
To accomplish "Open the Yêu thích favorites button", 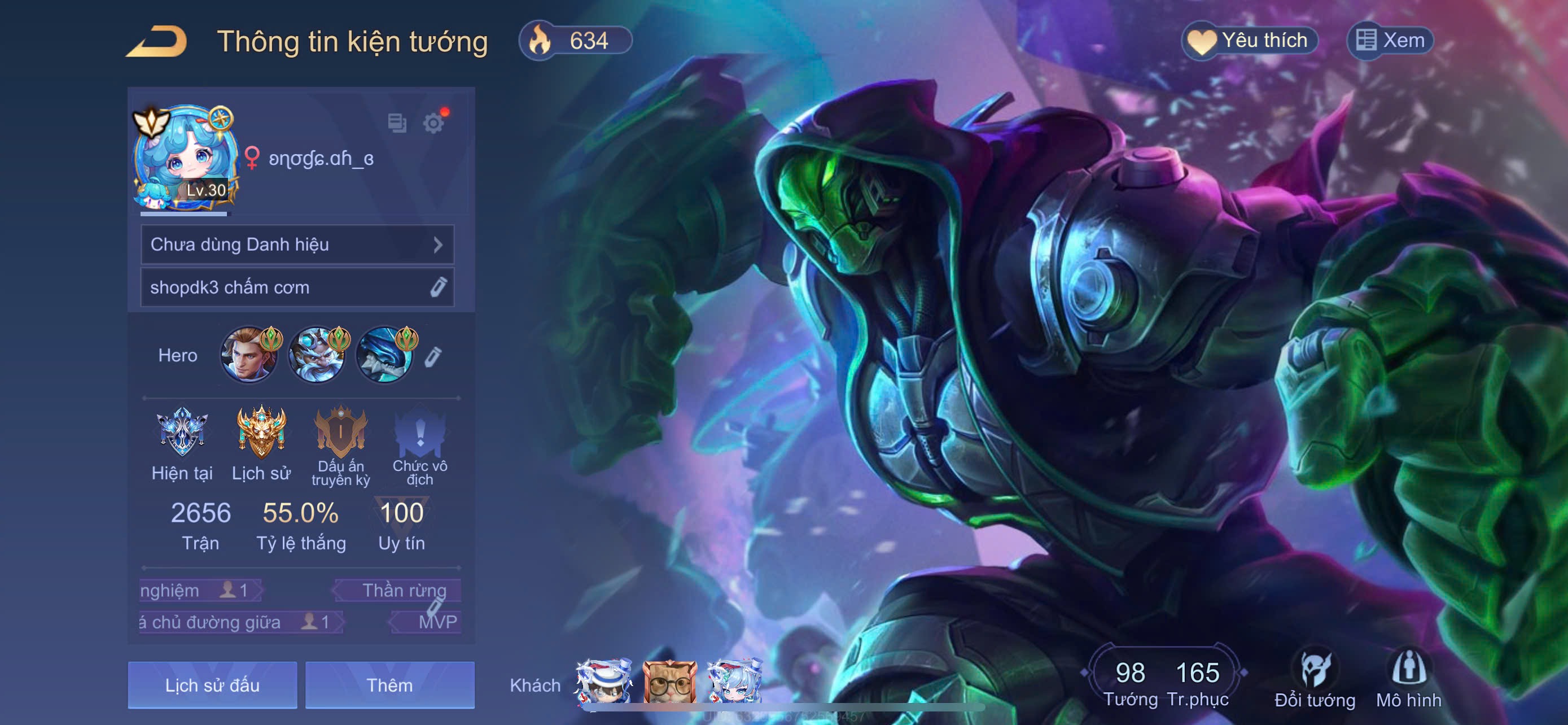I will 1250,41.
